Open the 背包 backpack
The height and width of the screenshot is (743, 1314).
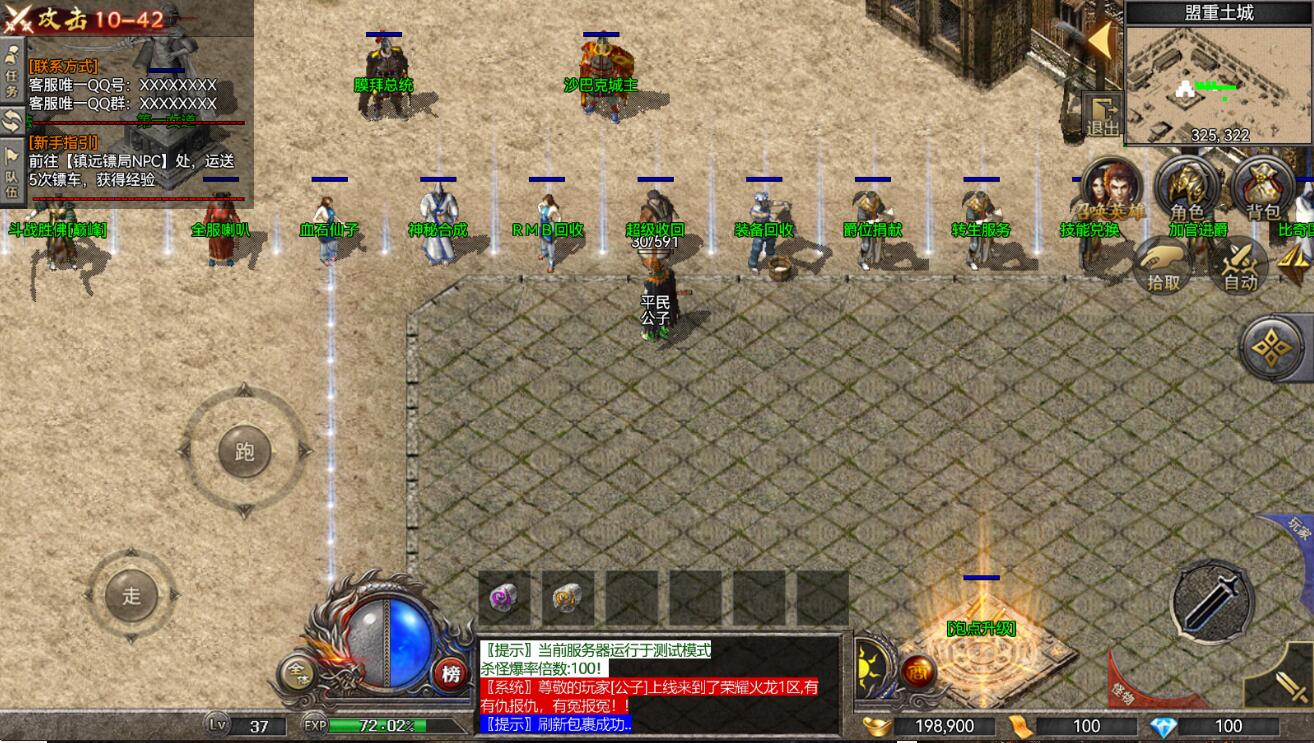[1263, 190]
